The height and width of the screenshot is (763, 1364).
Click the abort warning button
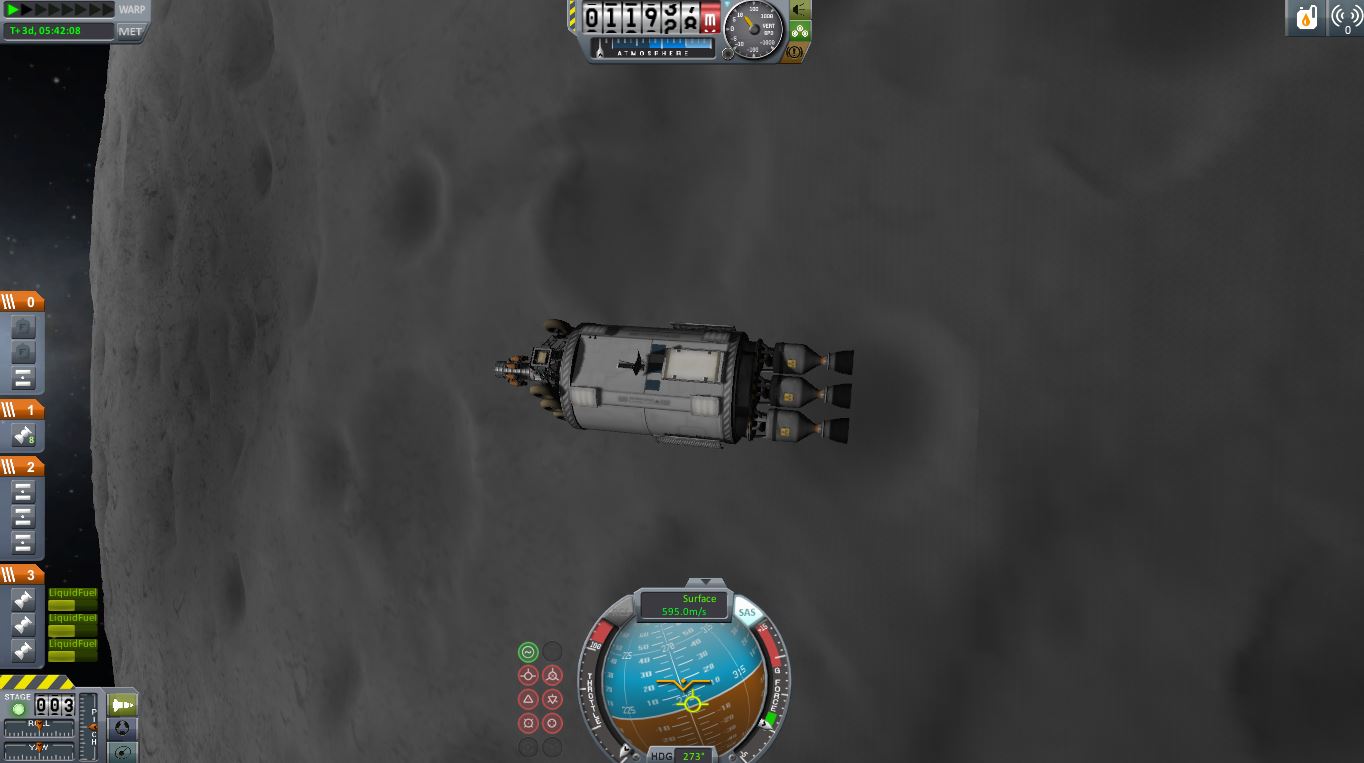click(x=800, y=51)
